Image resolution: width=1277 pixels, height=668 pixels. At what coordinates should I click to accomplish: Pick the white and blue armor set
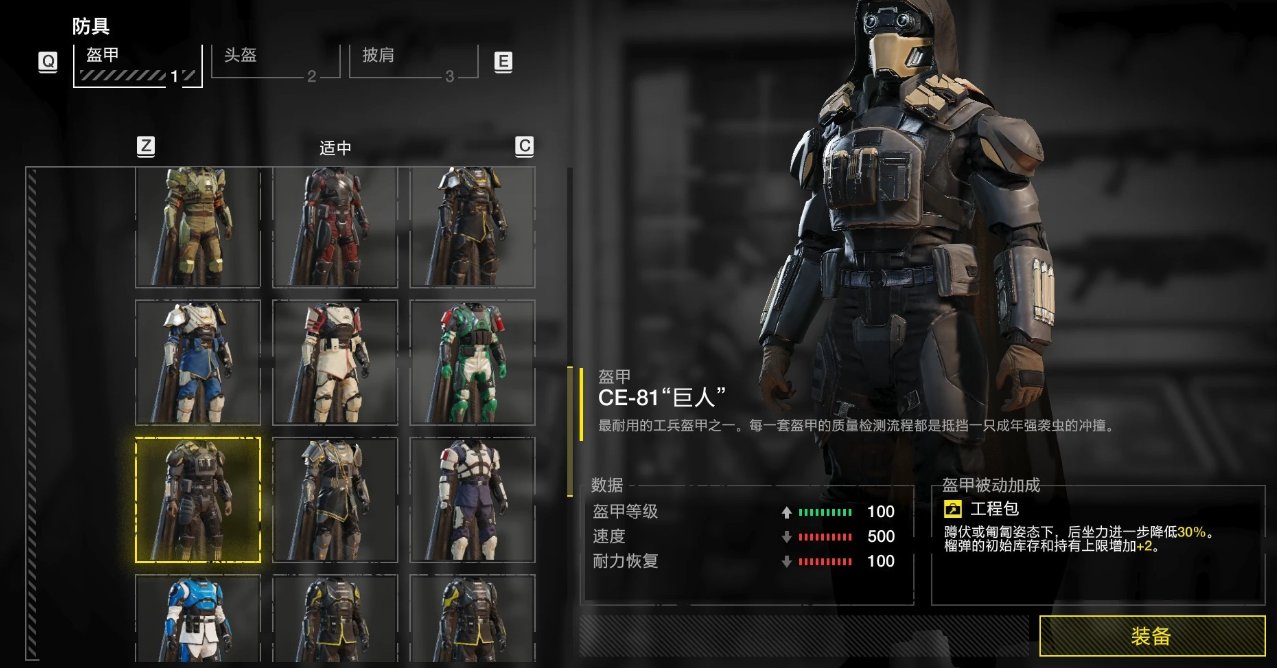198,362
